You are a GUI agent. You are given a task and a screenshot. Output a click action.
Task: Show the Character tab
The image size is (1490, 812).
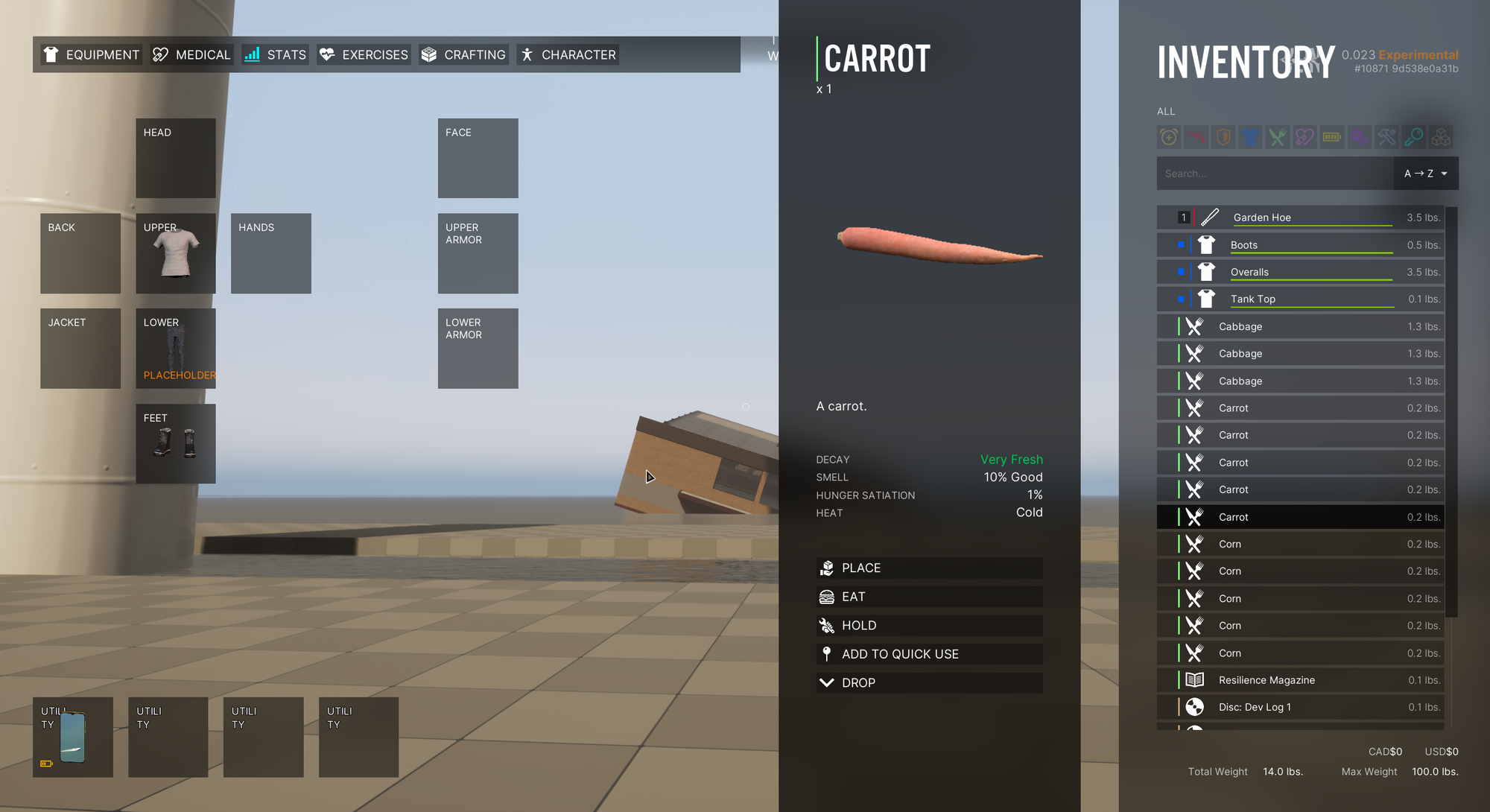point(568,54)
